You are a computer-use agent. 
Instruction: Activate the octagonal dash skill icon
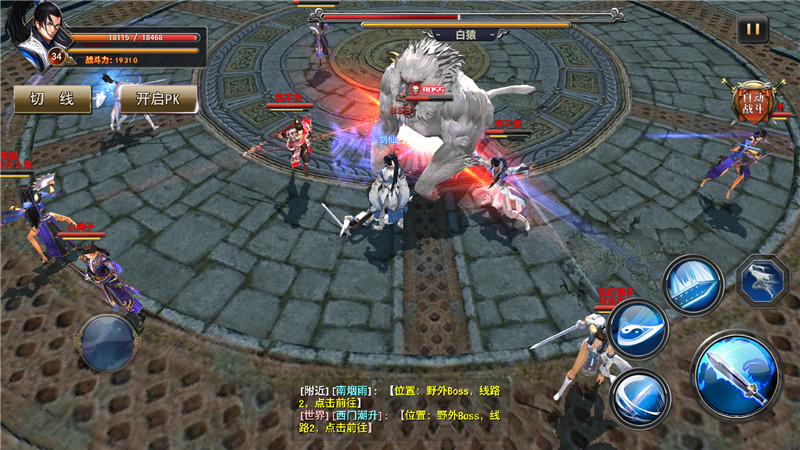763,279
